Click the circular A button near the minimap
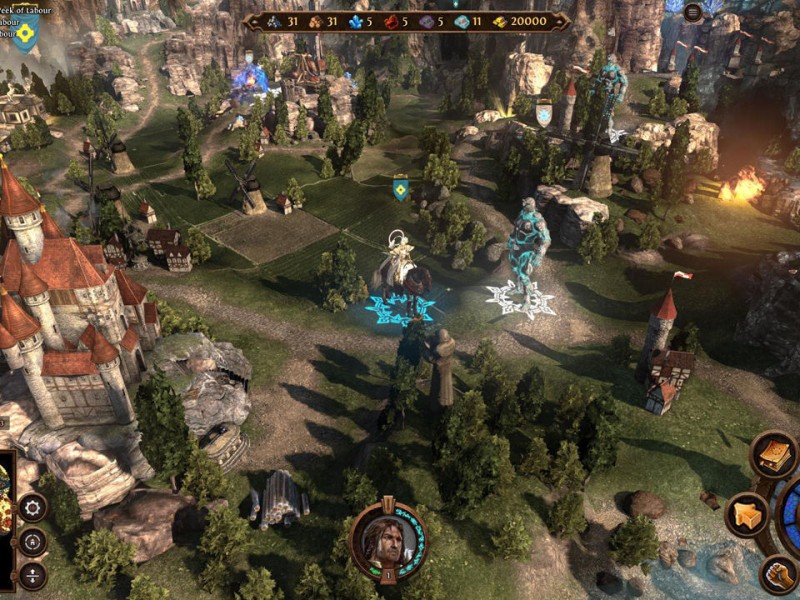This screenshot has width=800, height=600. pyautogui.click(x=33, y=542)
